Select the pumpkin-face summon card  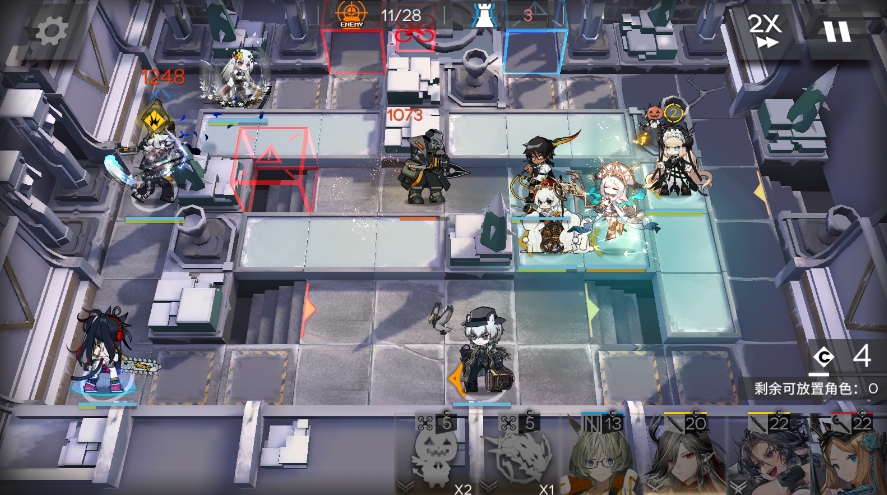[x=442, y=456]
